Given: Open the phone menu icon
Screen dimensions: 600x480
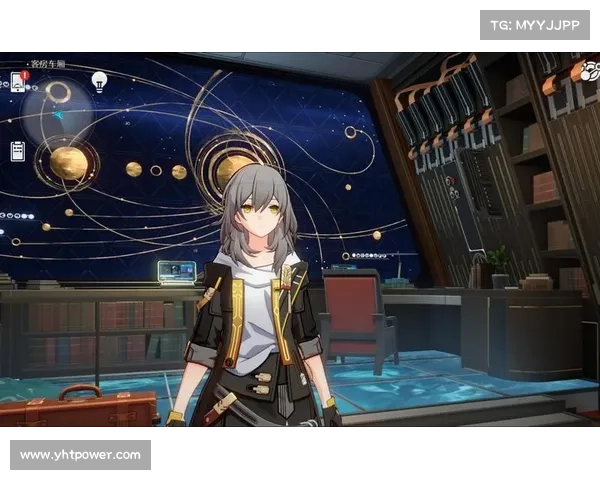Looking at the screenshot, I should tap(19, 81).
